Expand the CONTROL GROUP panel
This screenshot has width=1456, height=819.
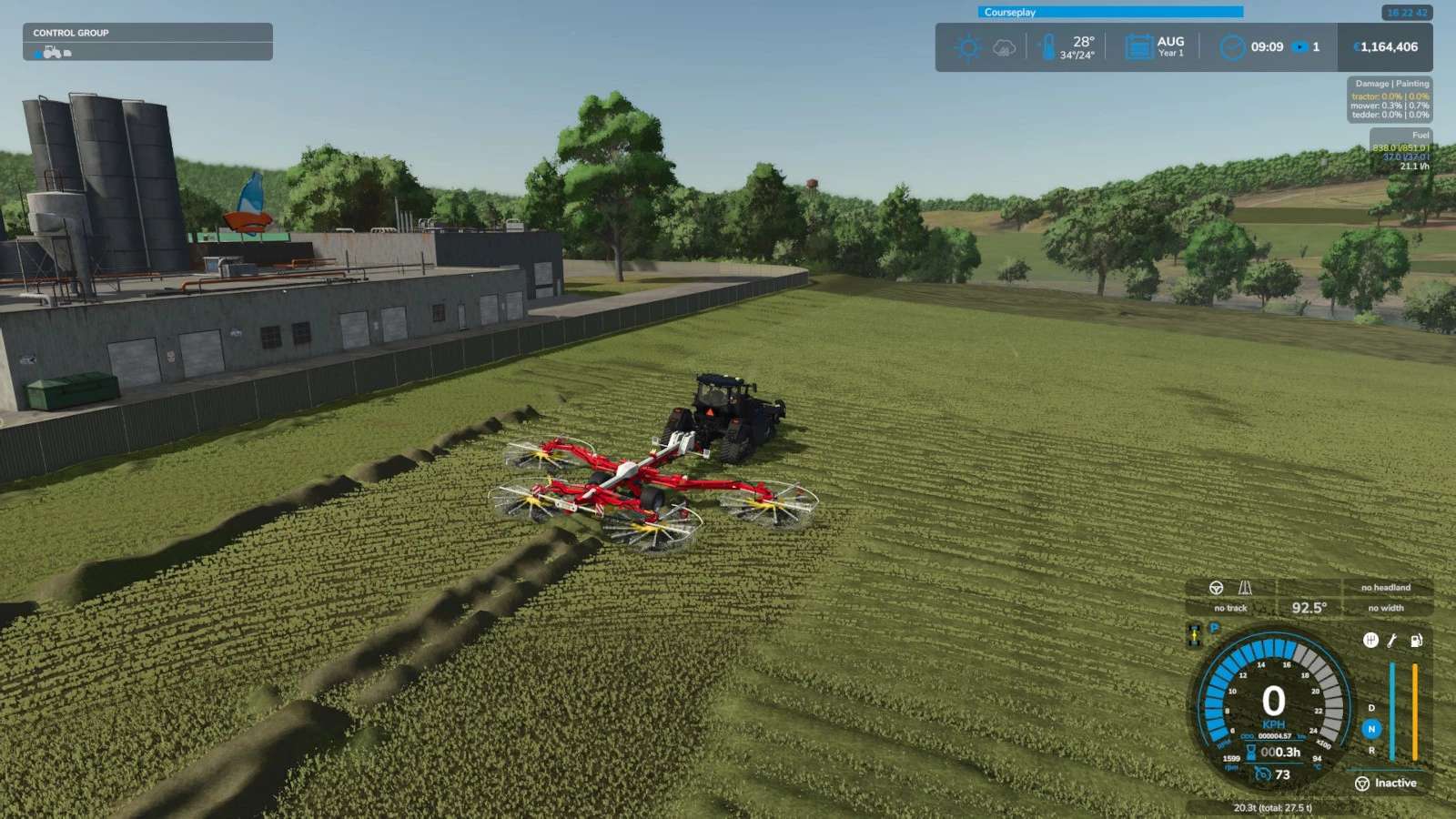pos(70,33)
